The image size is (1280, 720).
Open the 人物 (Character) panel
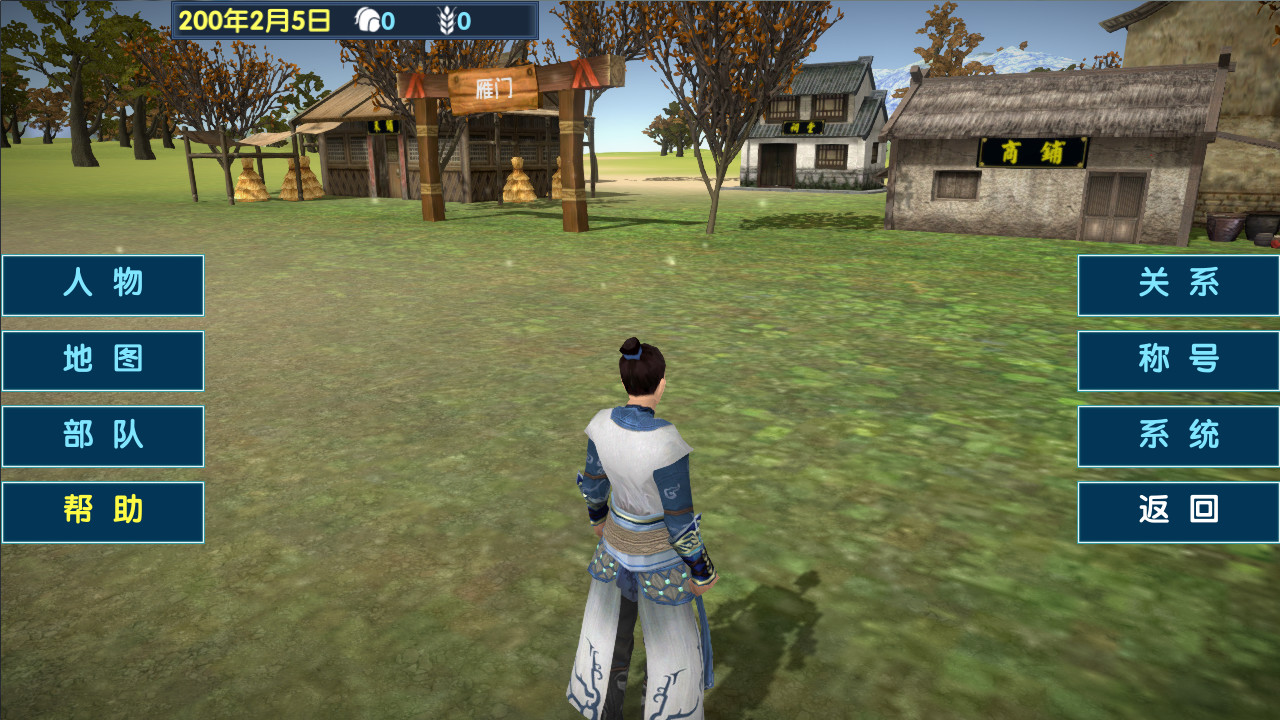(102, 285)
